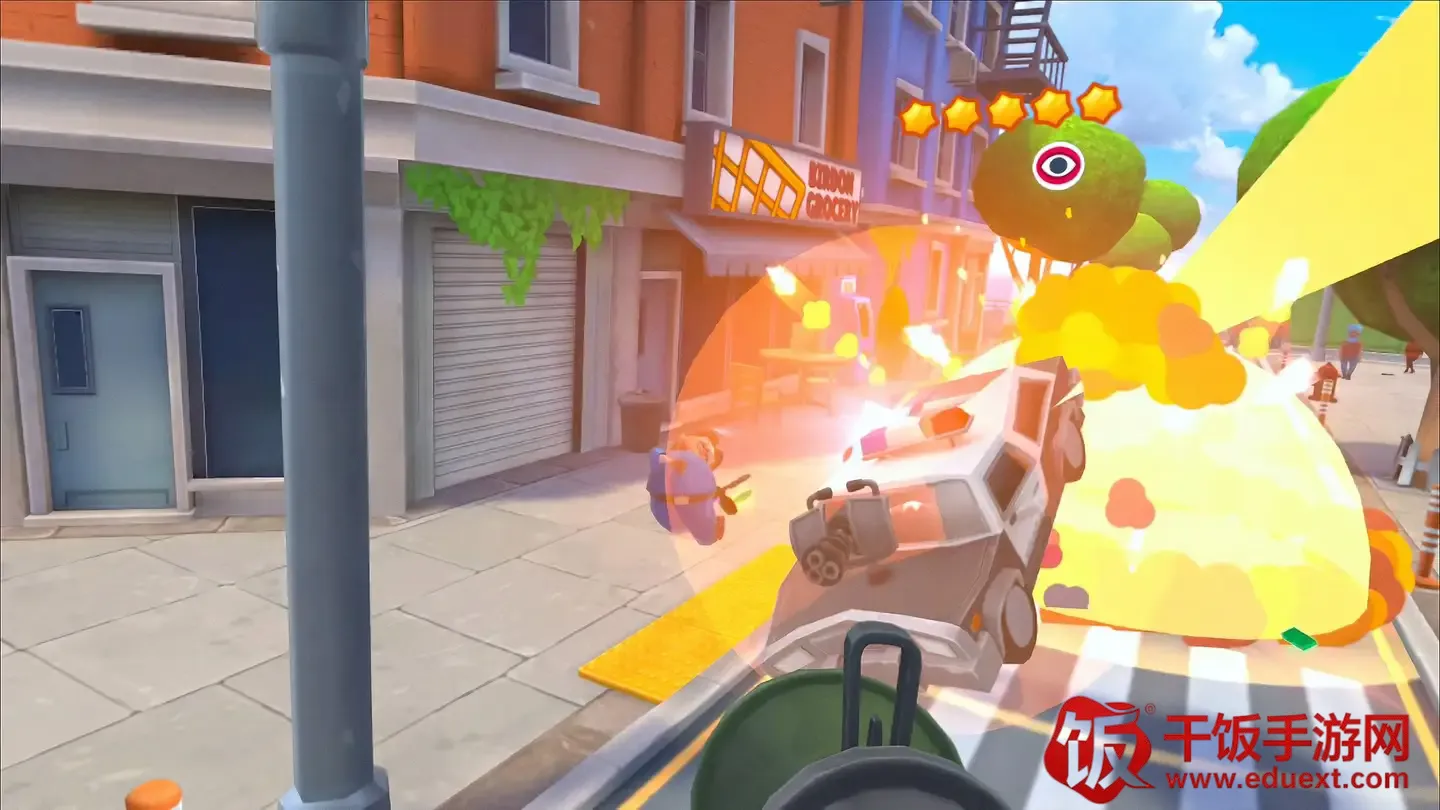Open the www.eduext.com watermark link
This screenshot has height=810, width=1440.
pyautogui.click(x=1285, y=777)
